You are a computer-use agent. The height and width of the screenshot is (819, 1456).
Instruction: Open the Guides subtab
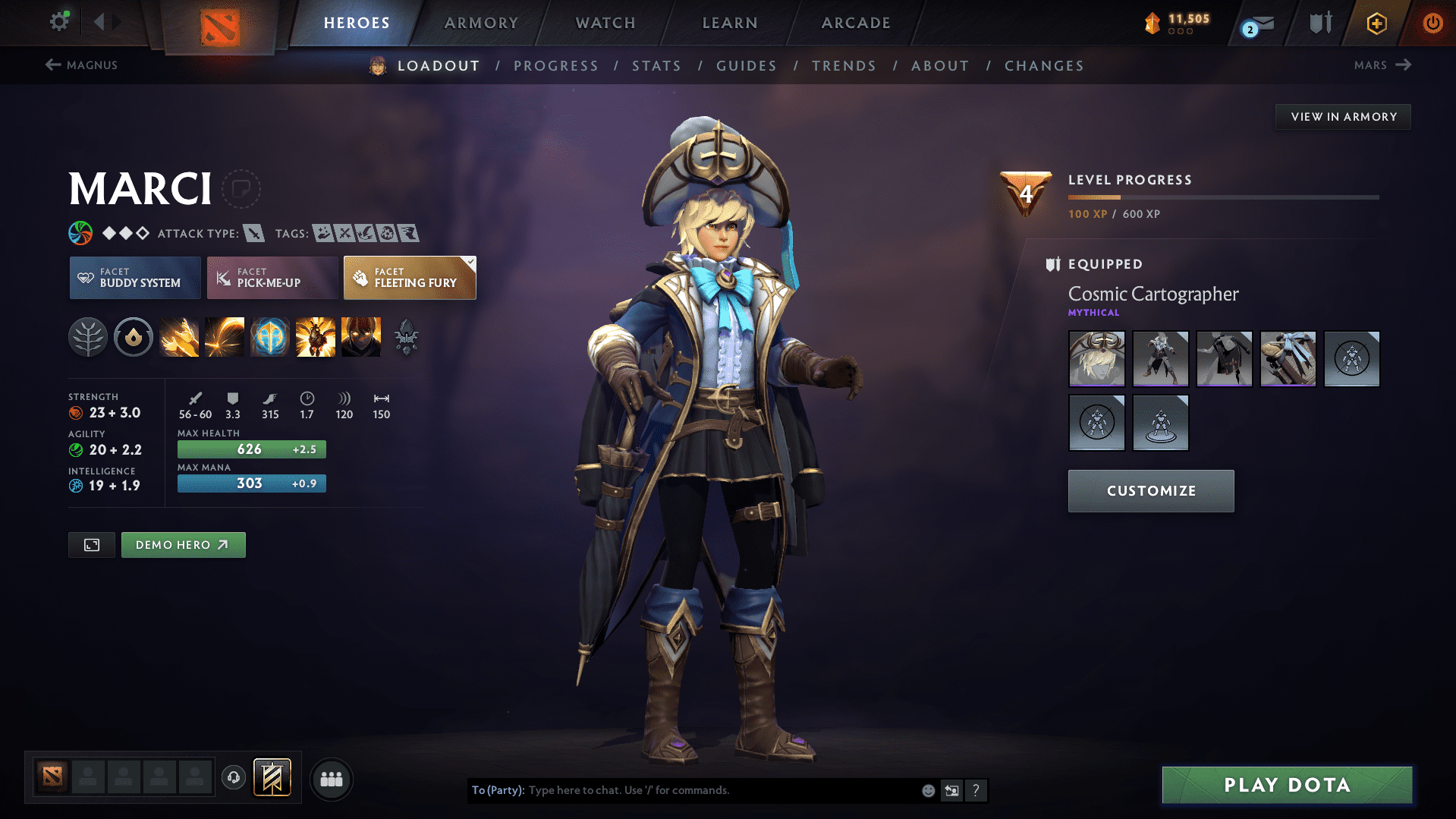click(747, 66)
